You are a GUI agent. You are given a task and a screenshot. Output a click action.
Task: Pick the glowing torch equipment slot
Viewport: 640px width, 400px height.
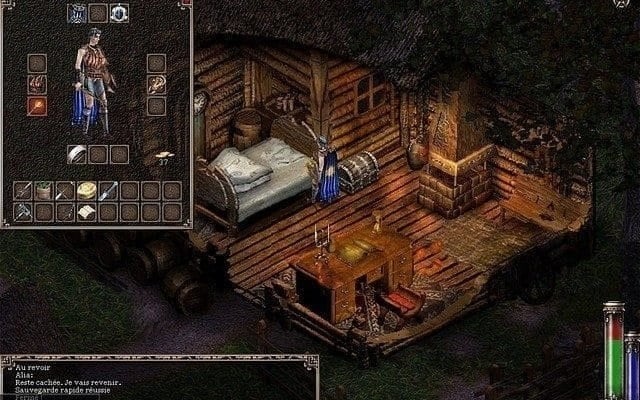(38, 105)
